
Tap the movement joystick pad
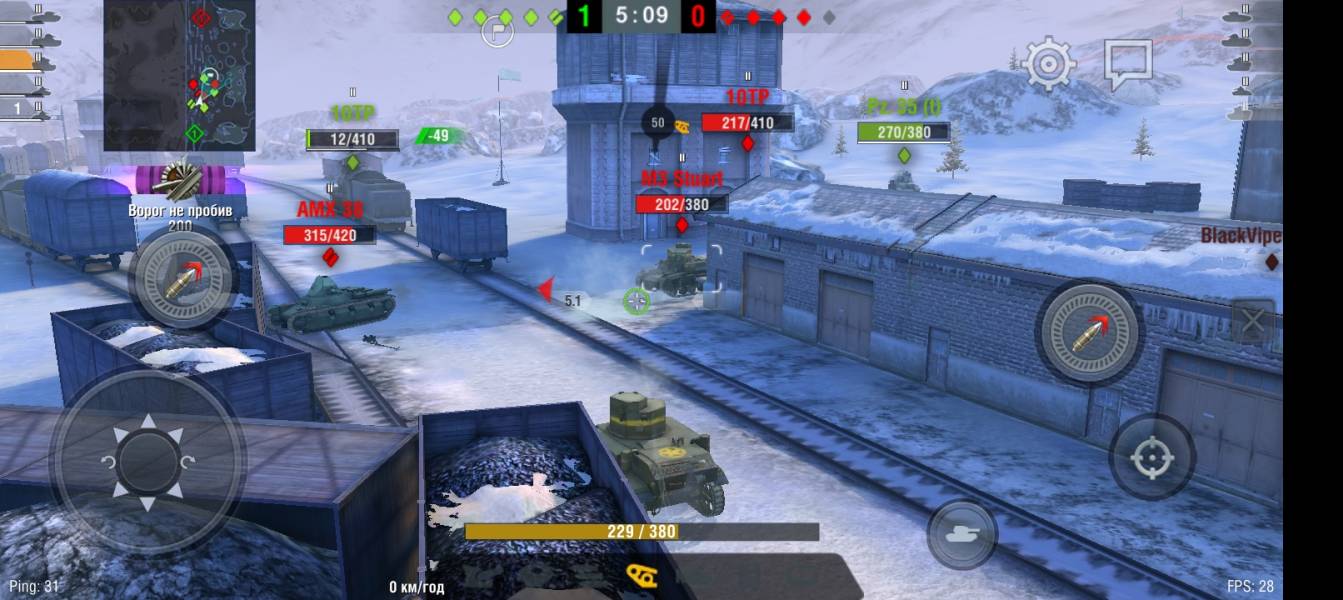pyautogui.click(x=148, y=462)
